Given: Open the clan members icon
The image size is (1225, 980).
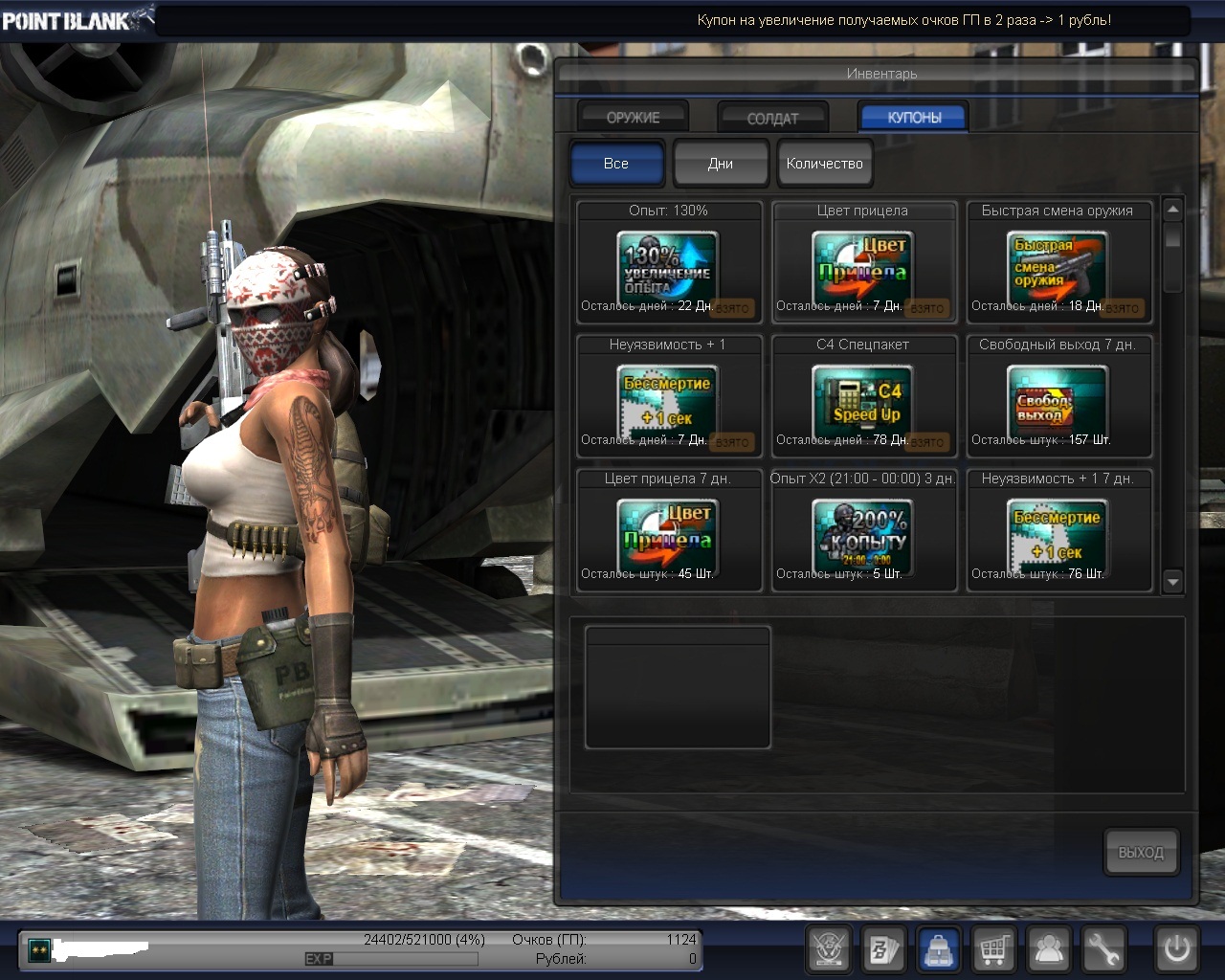Looking at the screenshot, I should pos(1049,949).
